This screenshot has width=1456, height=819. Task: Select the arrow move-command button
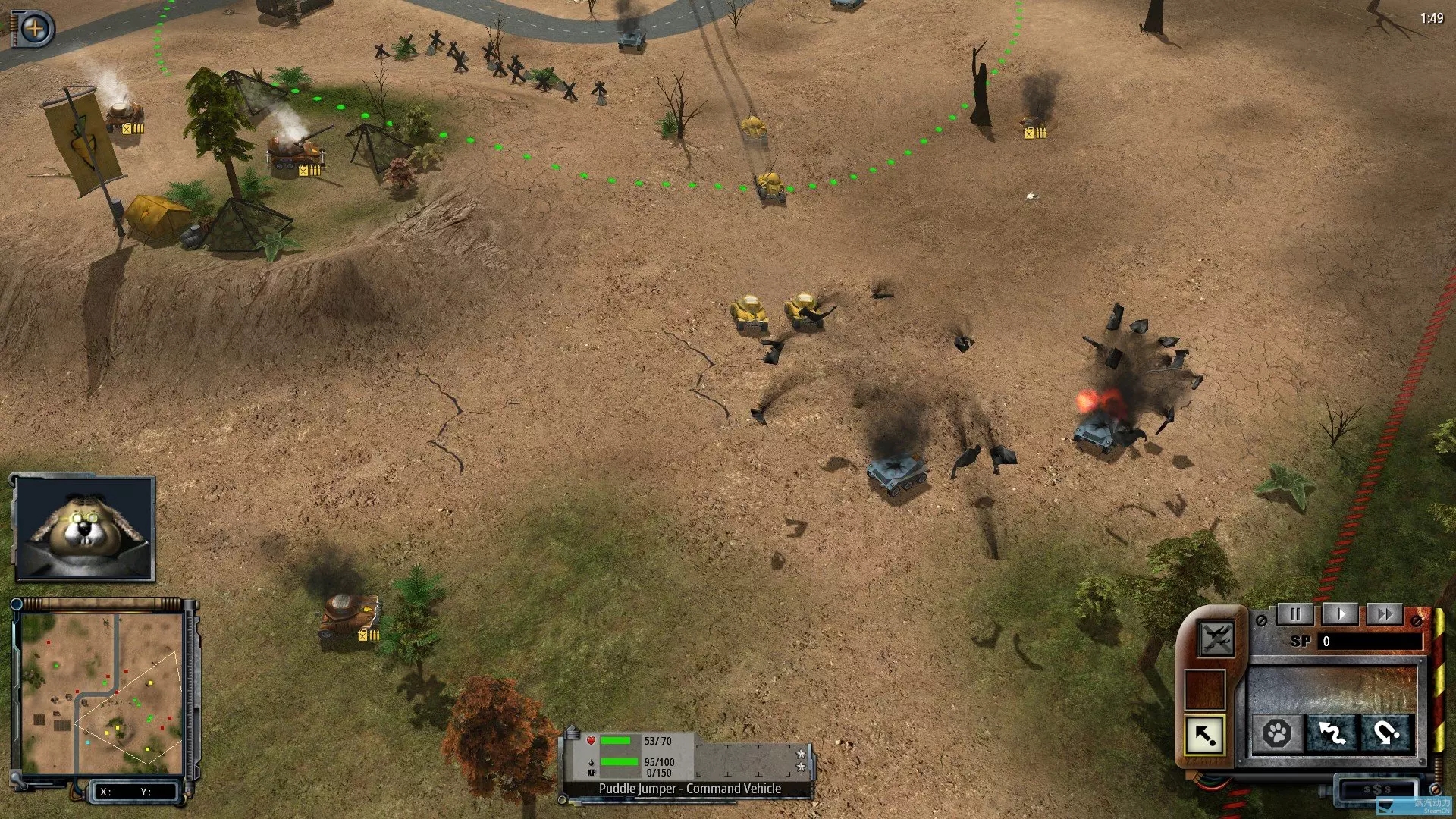tap(1205, 735)
